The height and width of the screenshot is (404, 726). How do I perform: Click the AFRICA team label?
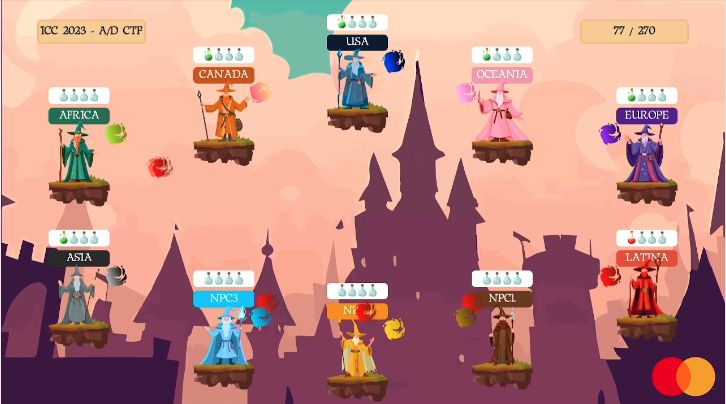pos(78,115)
